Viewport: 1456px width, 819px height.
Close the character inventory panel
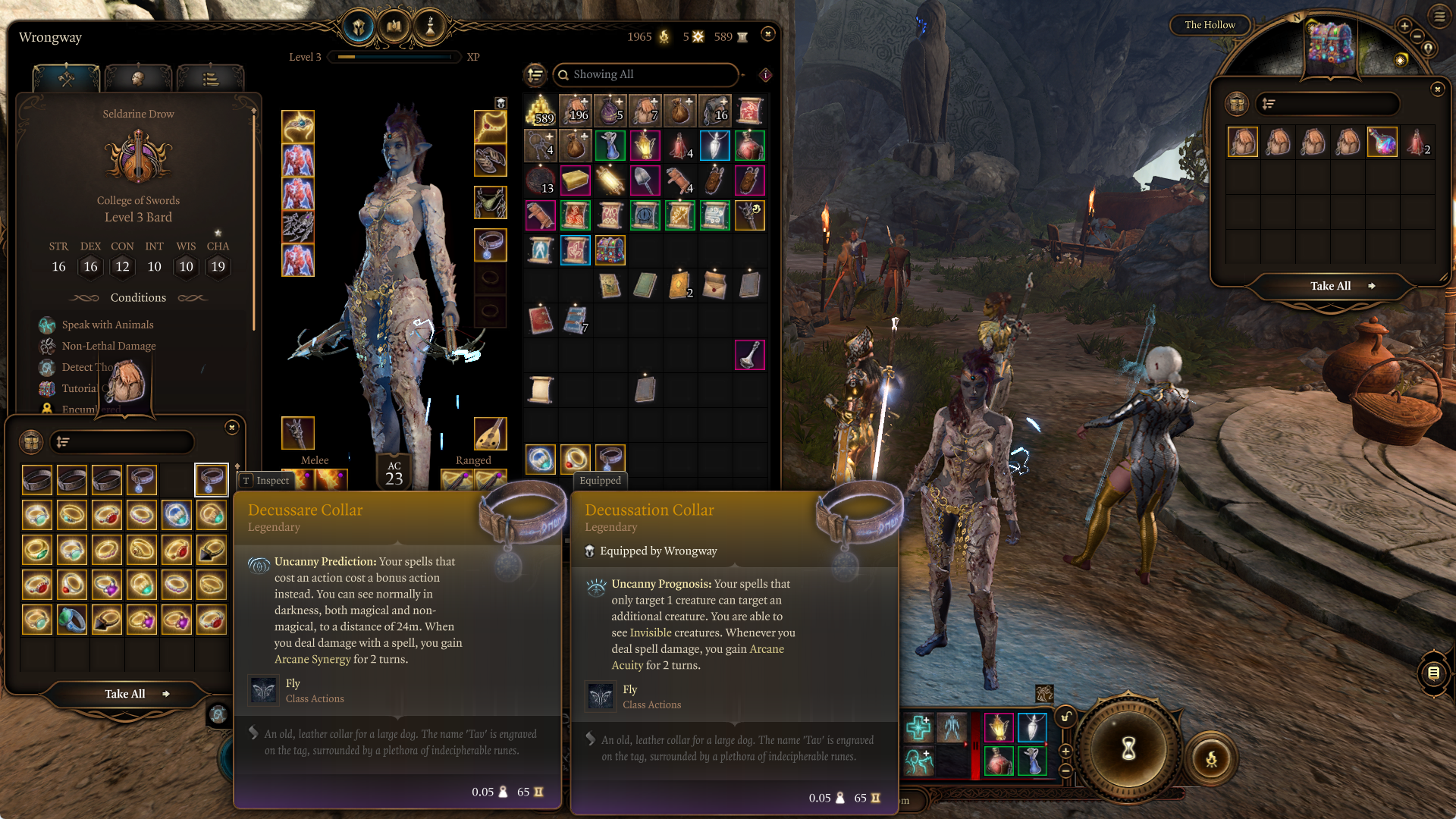[x=768, y=34]
